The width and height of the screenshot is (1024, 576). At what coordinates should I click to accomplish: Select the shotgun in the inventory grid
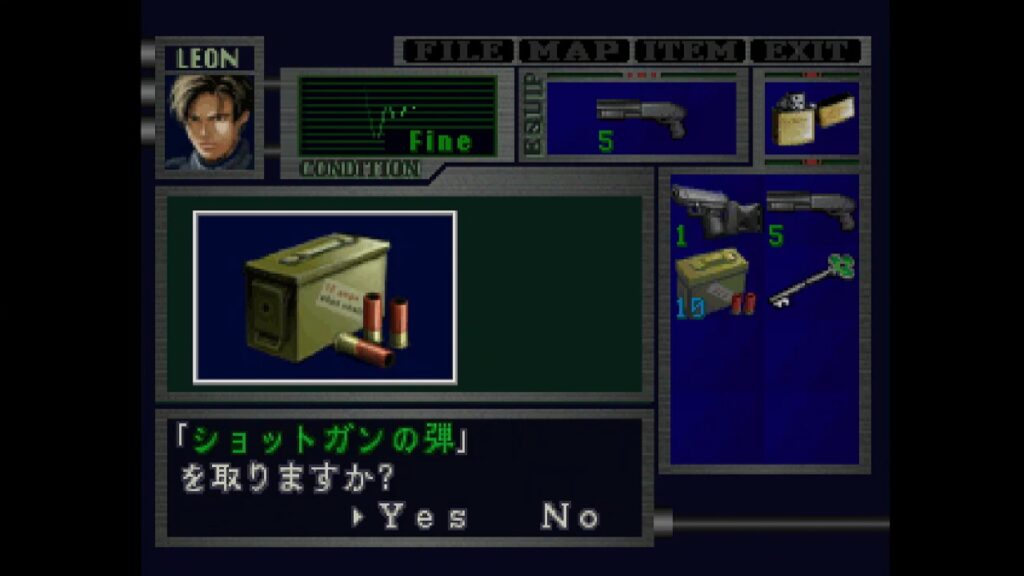[x=811, y=212]
